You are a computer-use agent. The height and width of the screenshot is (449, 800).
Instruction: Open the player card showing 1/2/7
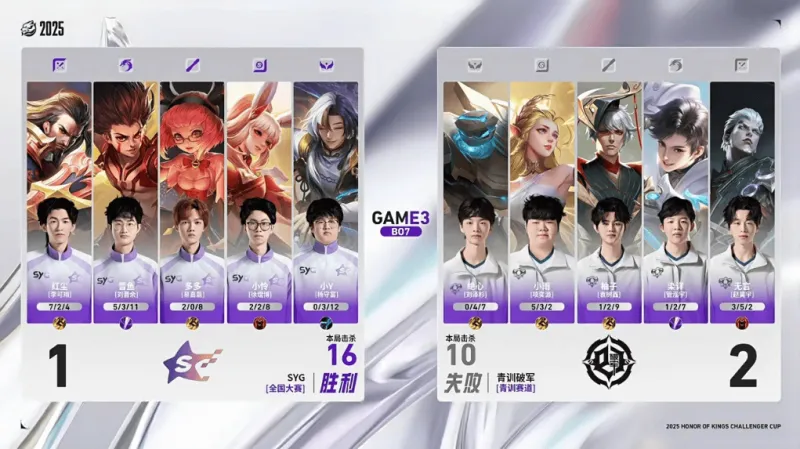[676, 200]
